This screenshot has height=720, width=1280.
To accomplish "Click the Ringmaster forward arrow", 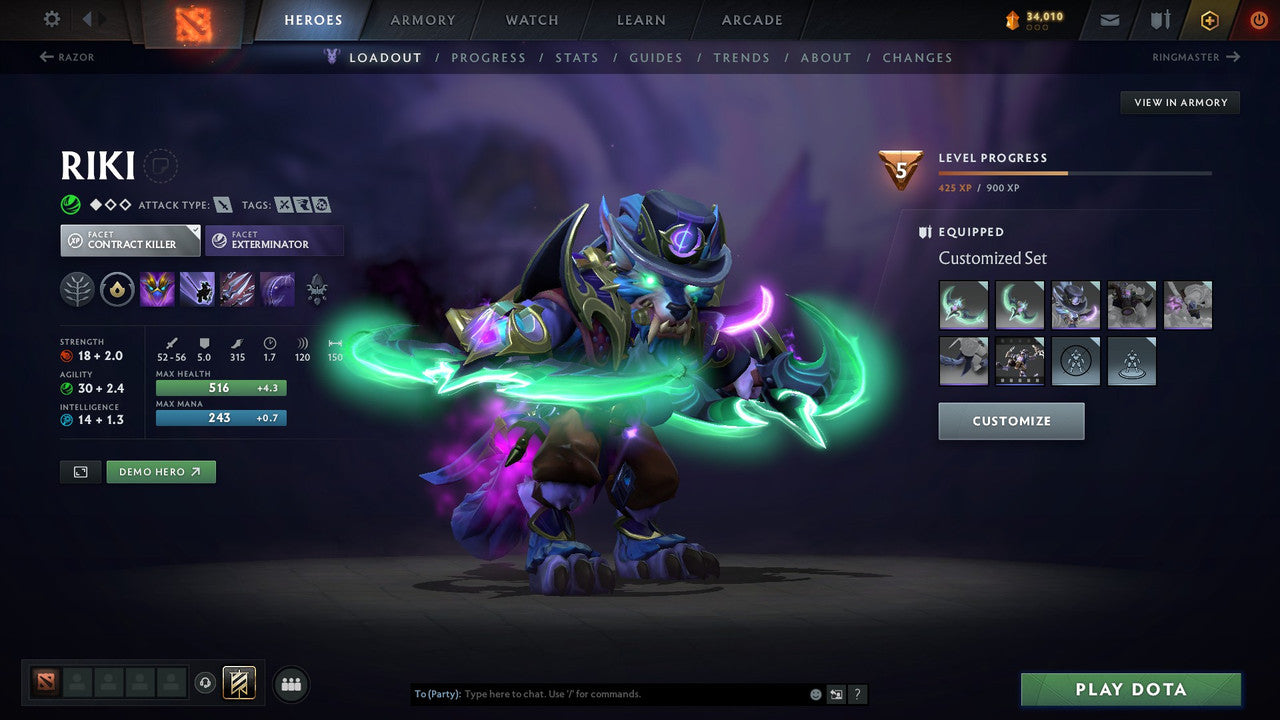I will point(1232,57).
